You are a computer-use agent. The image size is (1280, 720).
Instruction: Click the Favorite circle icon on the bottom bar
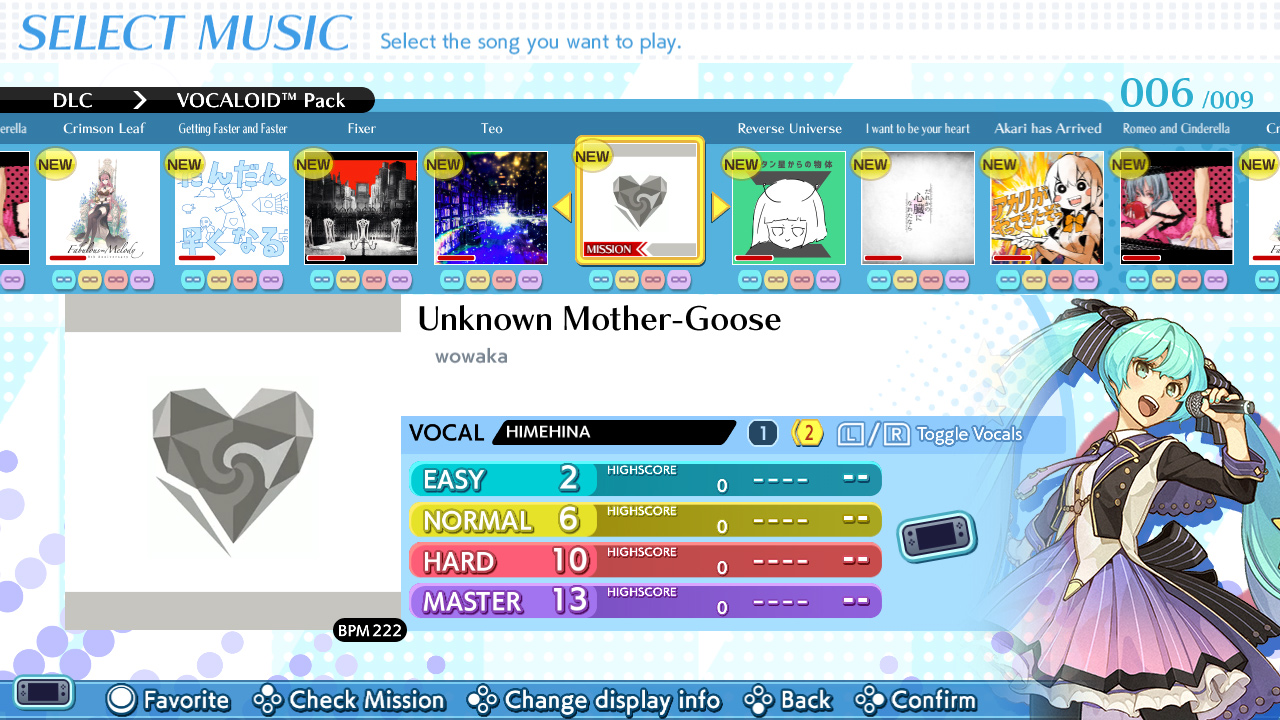point(120,700)
